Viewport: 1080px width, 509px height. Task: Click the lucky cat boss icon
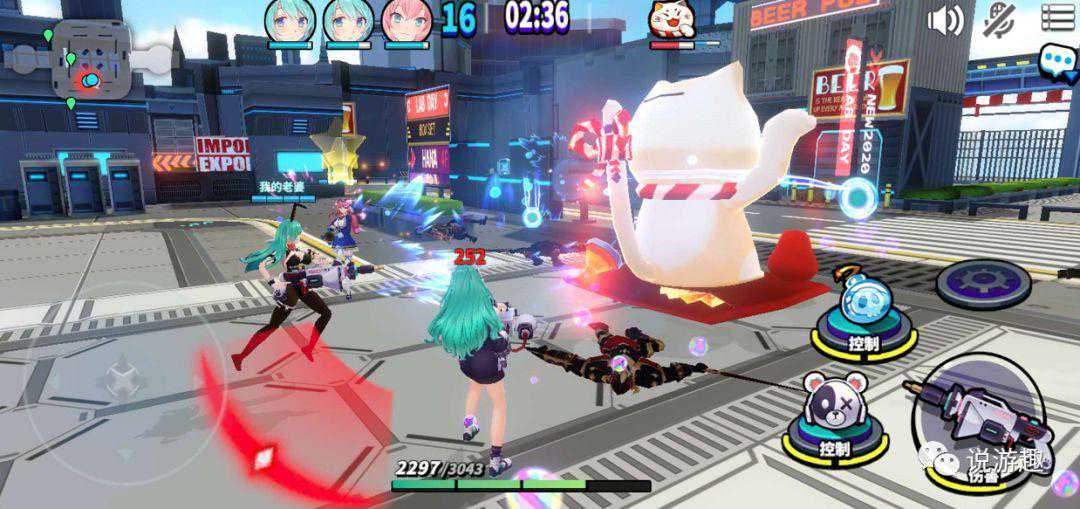[673, 20]
